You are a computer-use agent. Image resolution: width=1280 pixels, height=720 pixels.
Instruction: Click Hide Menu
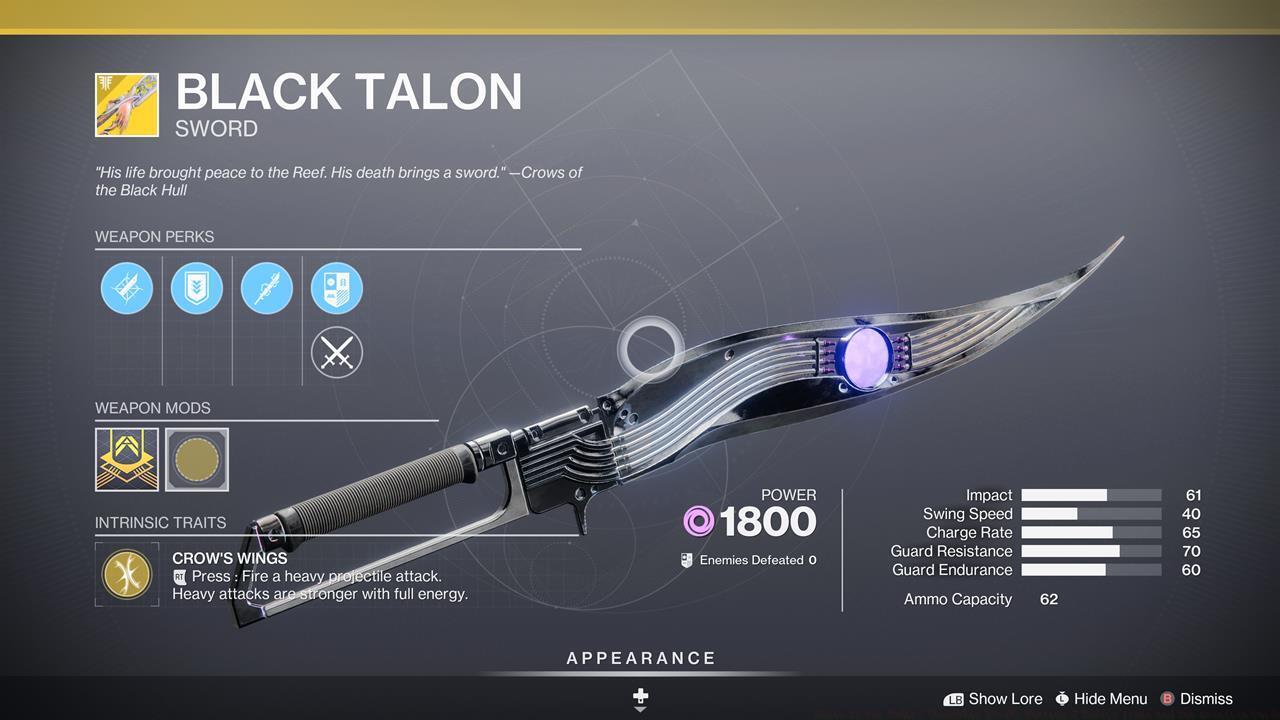pyautogui.click(x=1104, y=699)
